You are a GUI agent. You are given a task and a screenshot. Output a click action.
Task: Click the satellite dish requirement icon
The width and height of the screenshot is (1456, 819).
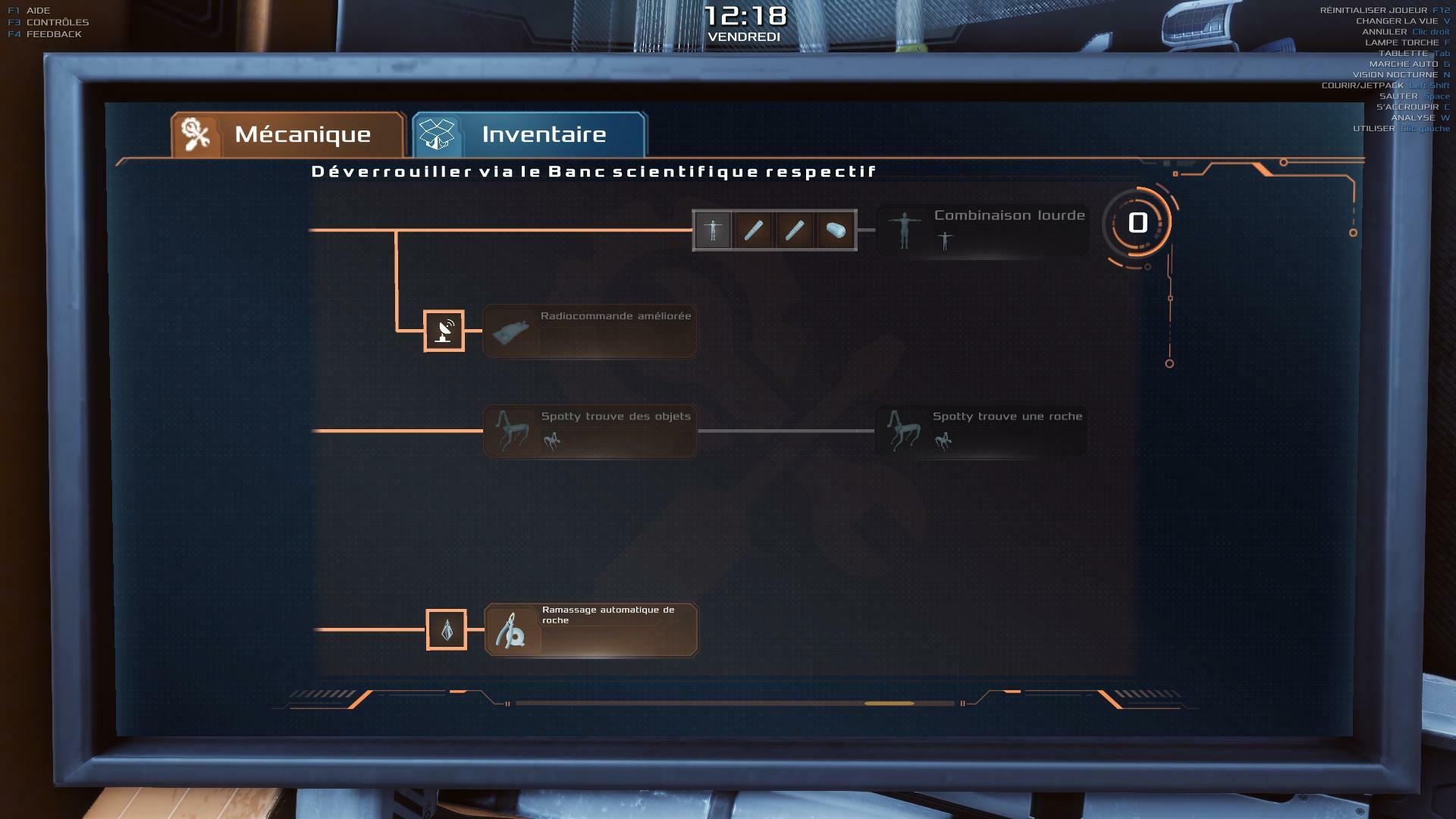click(444, 331)
